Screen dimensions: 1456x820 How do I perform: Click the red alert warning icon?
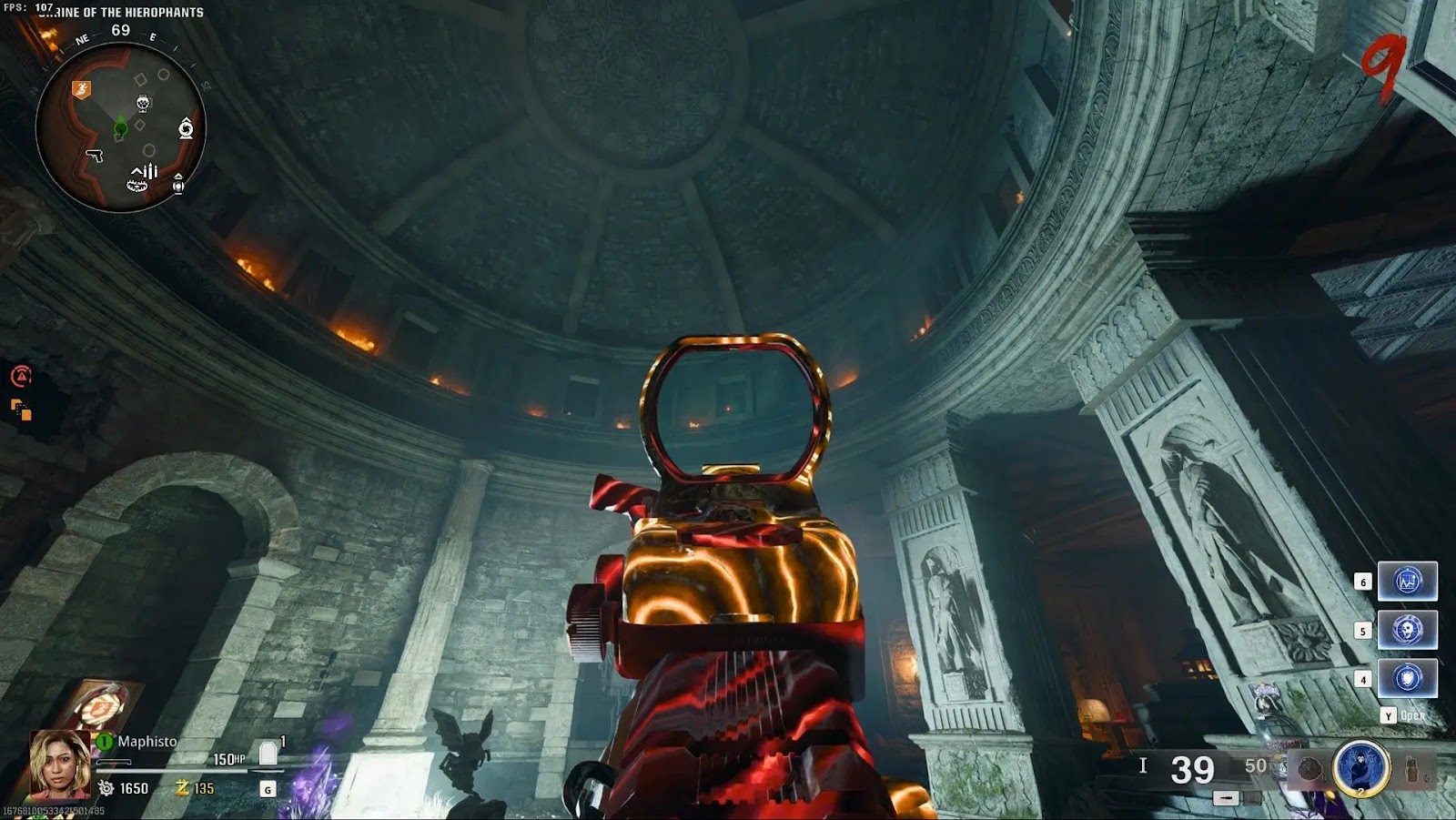[x=21, y=375]
